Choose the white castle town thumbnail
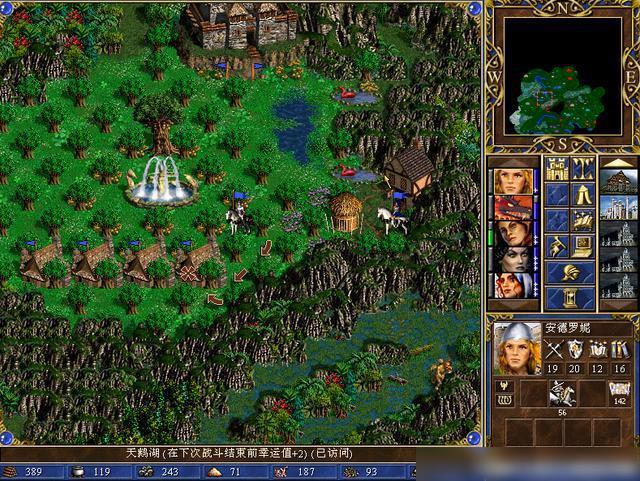Image resolution: width=640 pixels, height=481 pixels. pyautogui.click(x=618, y=207)
